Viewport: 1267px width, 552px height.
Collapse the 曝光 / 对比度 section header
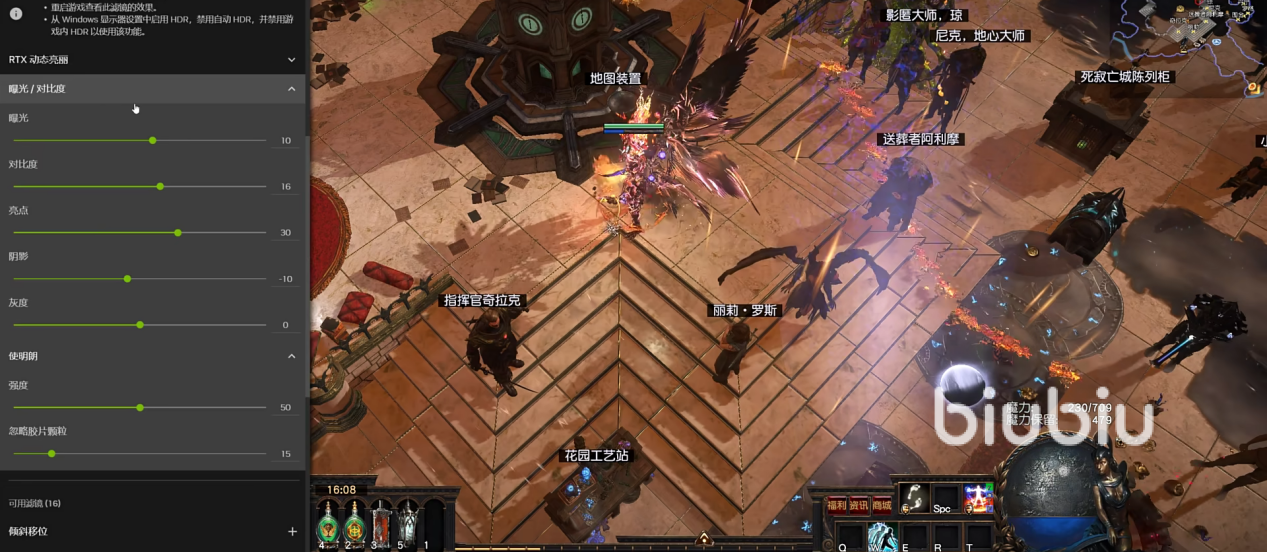(291, 89)
